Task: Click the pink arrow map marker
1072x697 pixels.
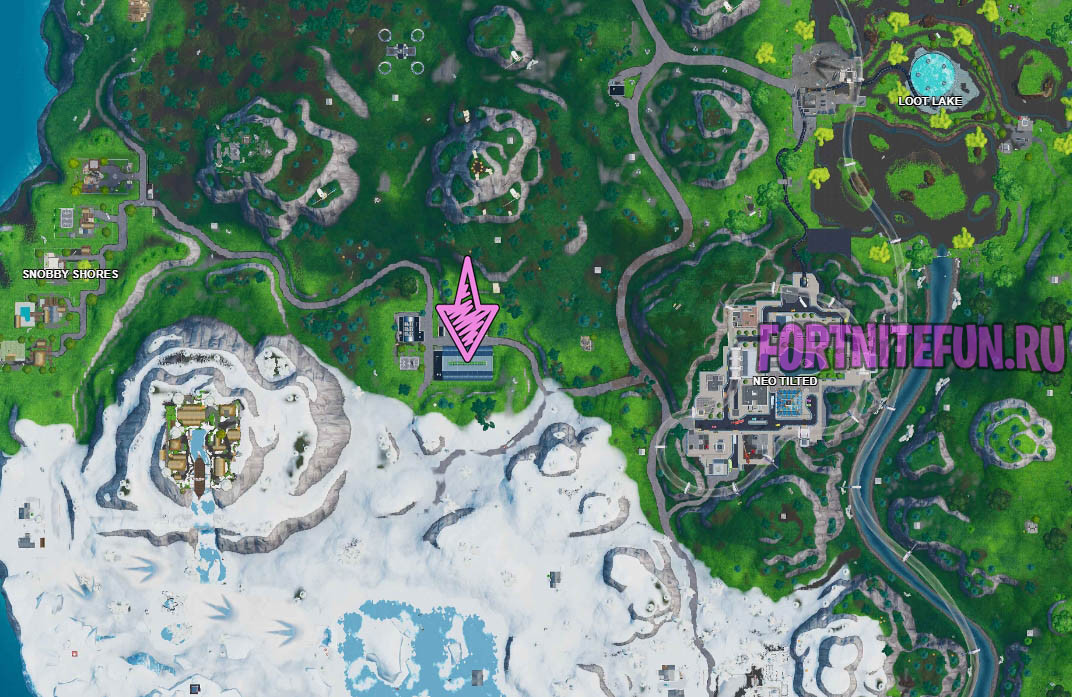Action: [467, 309]
